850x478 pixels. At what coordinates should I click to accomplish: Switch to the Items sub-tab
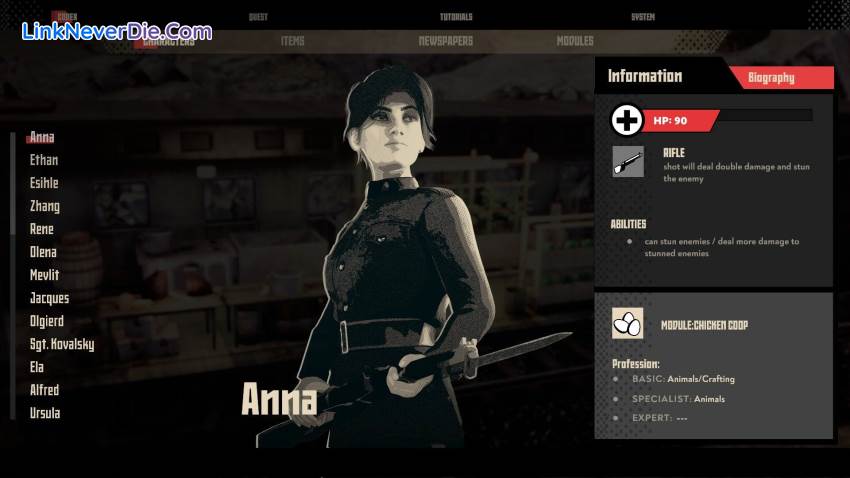pyautogui.click(x=293, y=41)
